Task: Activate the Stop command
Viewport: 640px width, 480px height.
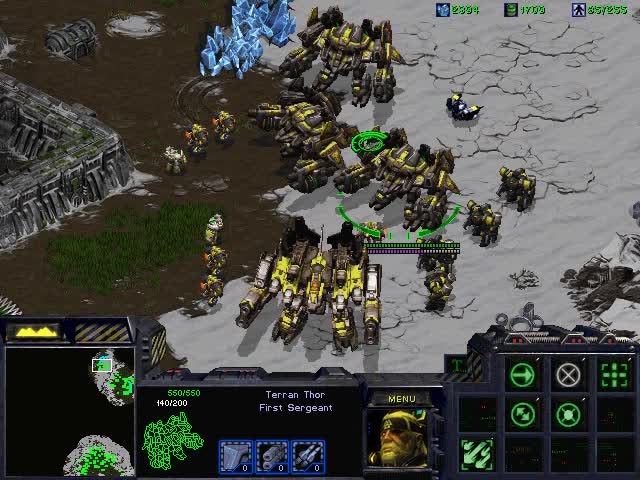Action: coord(568,375)
